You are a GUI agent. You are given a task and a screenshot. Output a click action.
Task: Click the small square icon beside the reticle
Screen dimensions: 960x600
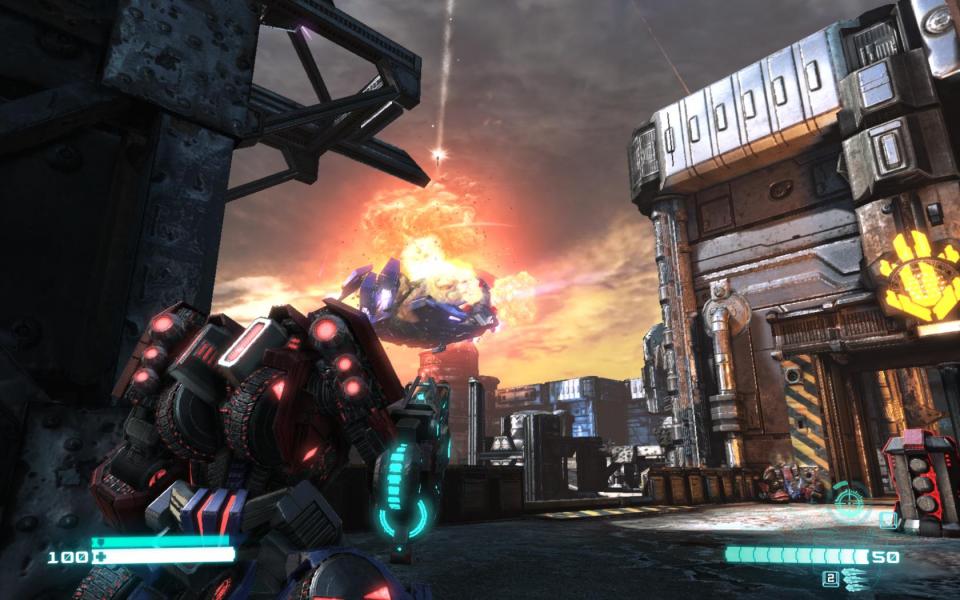(887, 519)
